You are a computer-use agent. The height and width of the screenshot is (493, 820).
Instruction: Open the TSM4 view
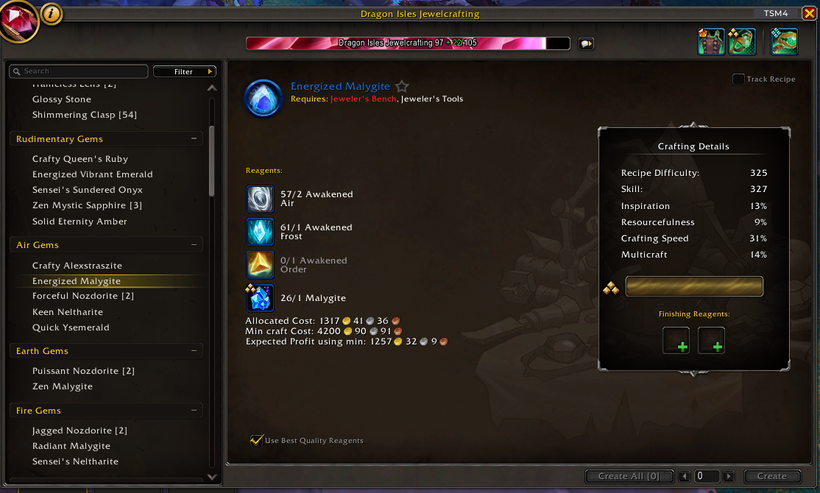click(775, 14)
